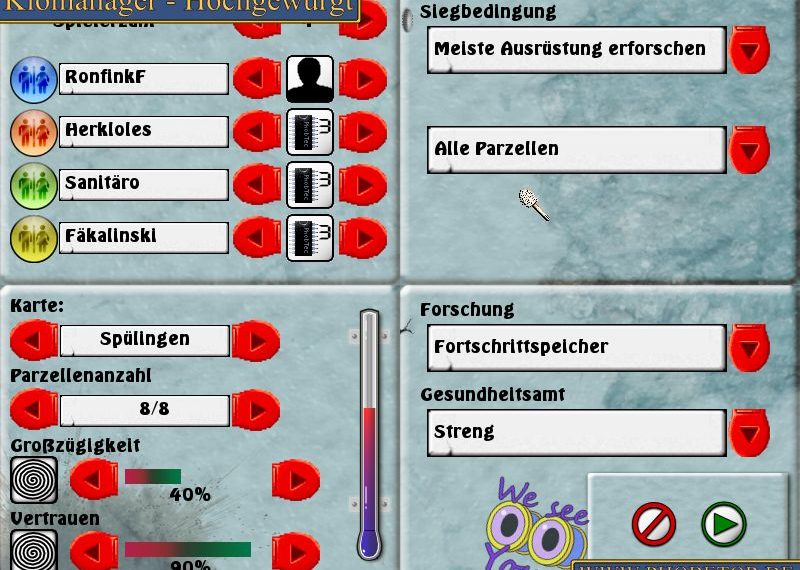Screen dimensions: 800x570
Task: Edit the Herkloles player name field
Action: pos(144,131)
